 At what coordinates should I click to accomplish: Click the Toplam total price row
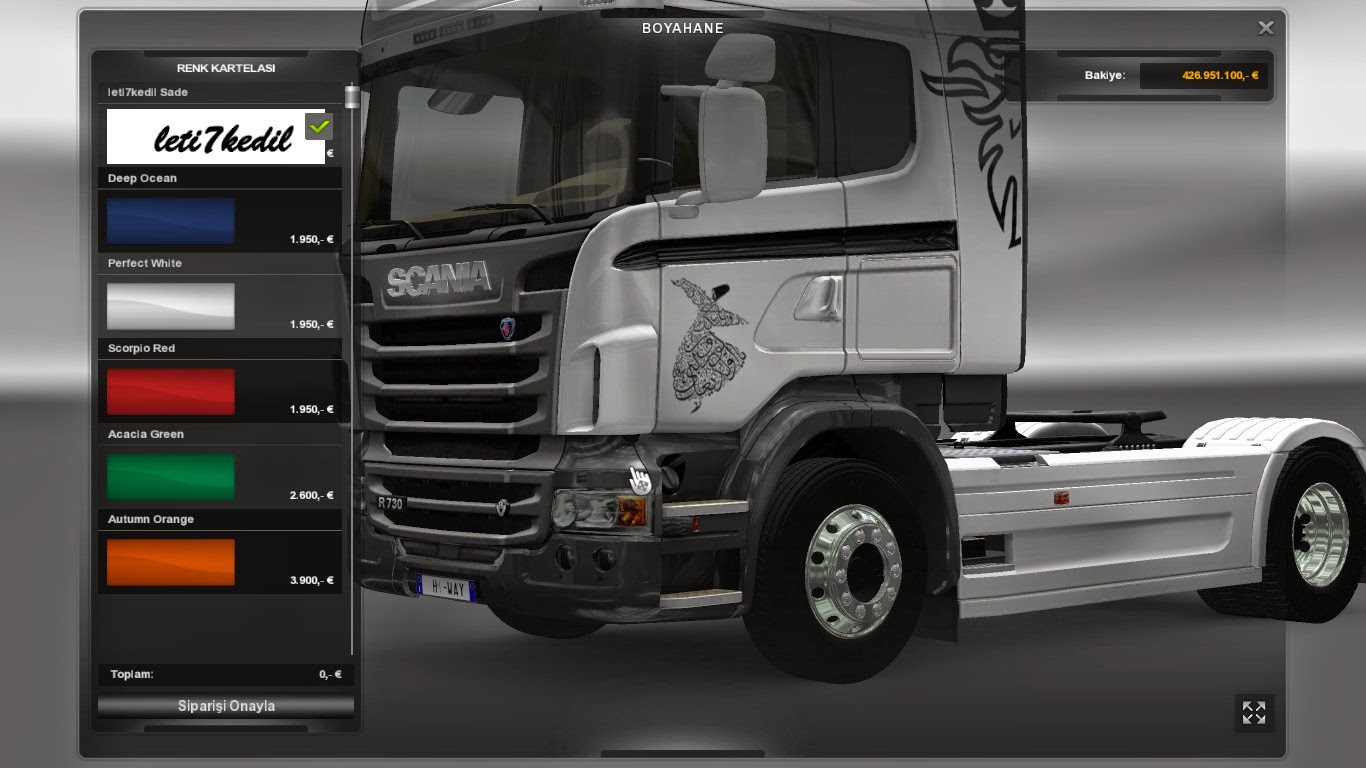(x=224, y=674)
